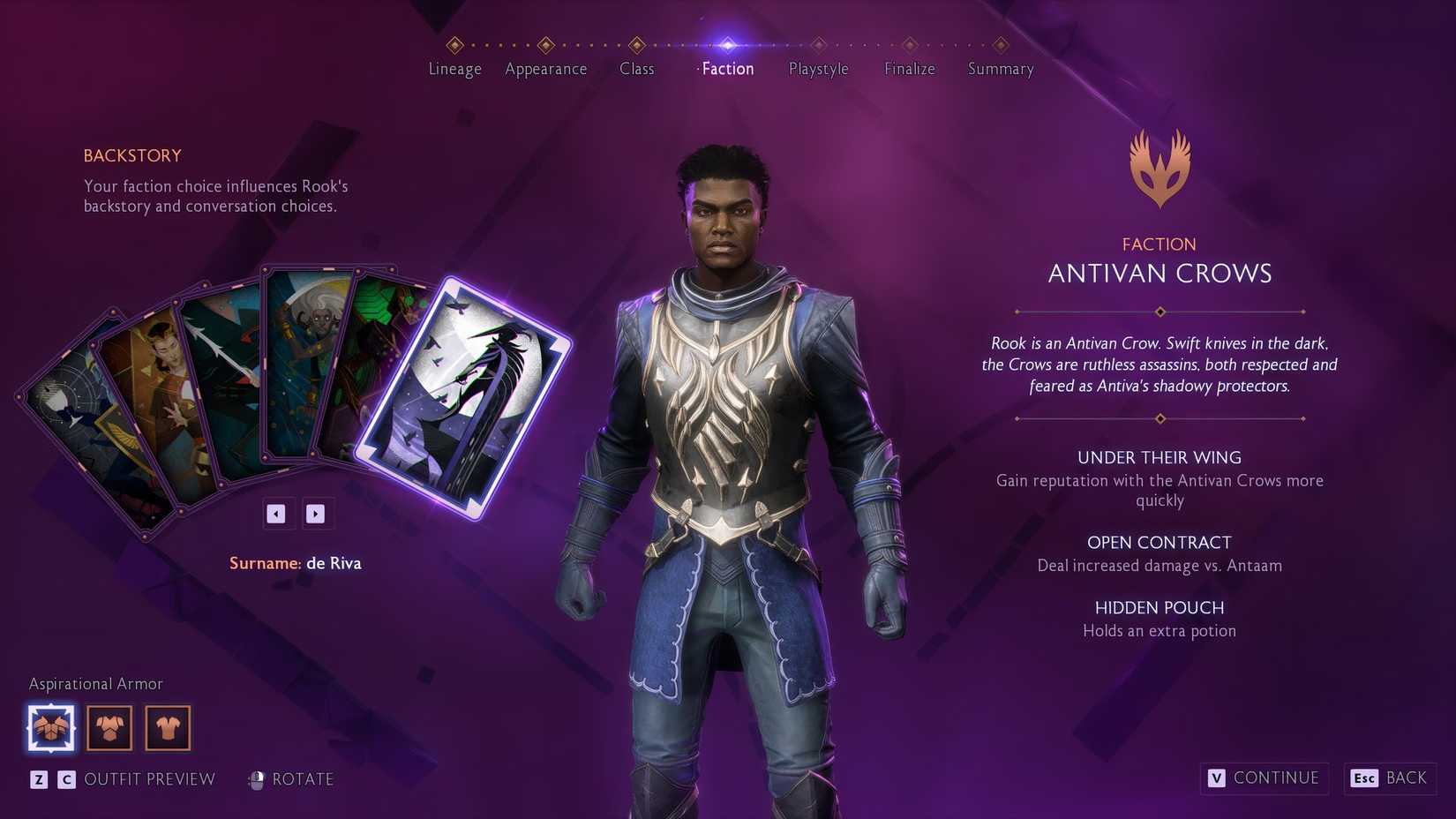Select the chestpiece armor preview icon
1456x819 pixels.
coord(109,727)
